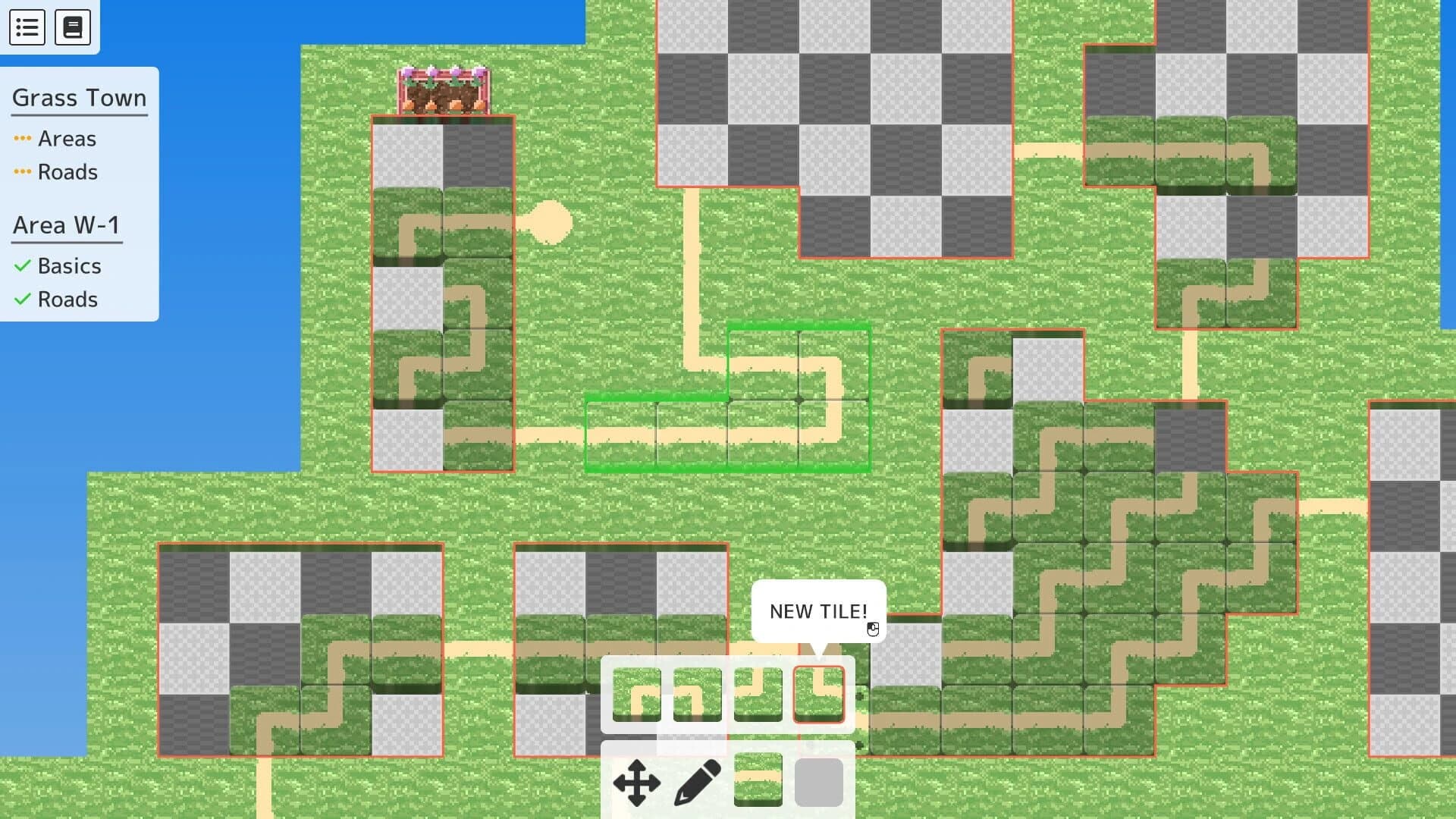Image resolution: width=1456 pixels, height=819 pixels.
Task: Select the Pencil drawing tool
Action: [698, 783]
